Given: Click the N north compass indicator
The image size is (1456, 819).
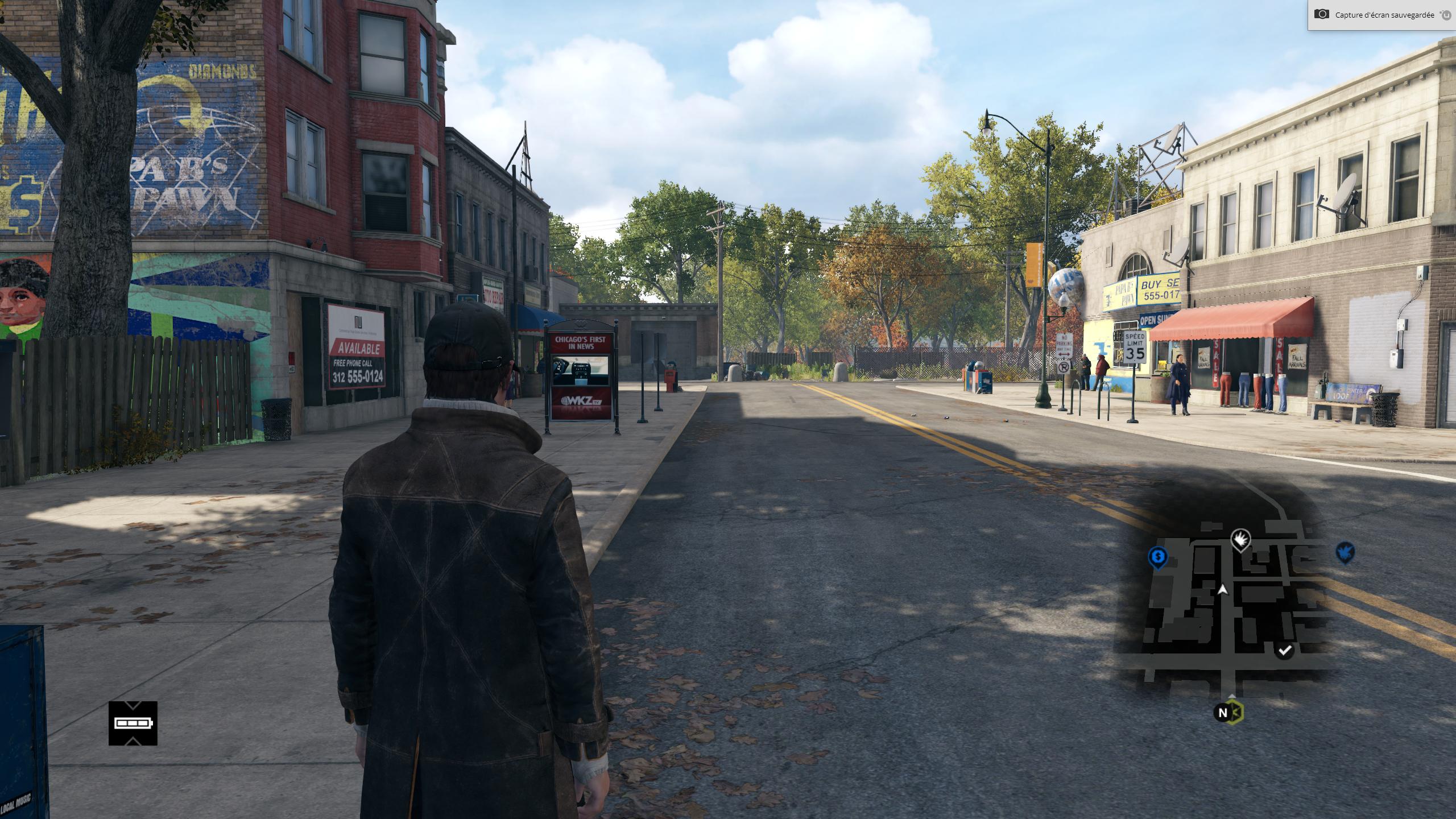Looking at the screenshot, I should (1223, 712).
